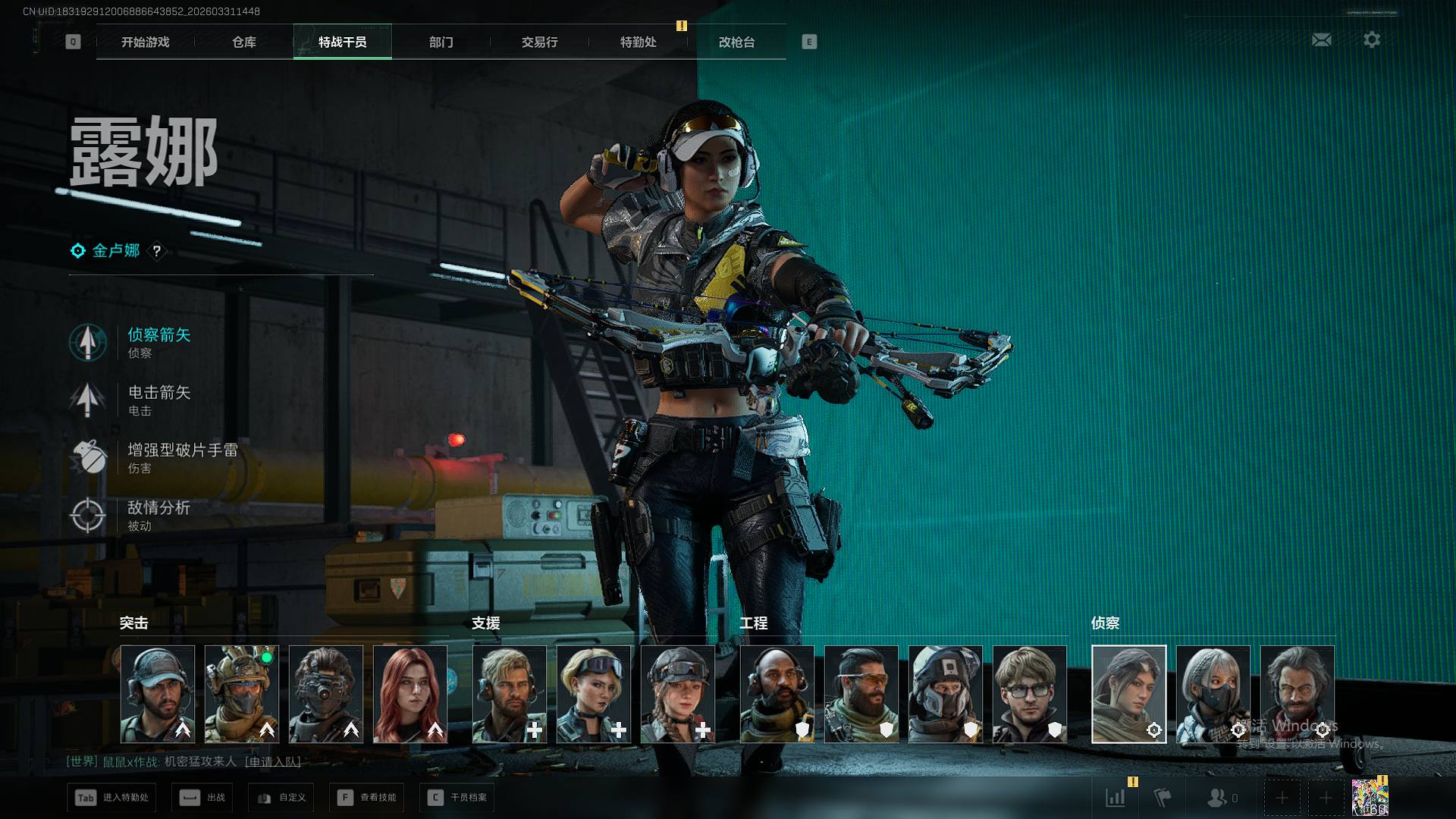
Task: Open the 干员档案 operator profile
Action: pyautogui.click(x=457, y=798)
